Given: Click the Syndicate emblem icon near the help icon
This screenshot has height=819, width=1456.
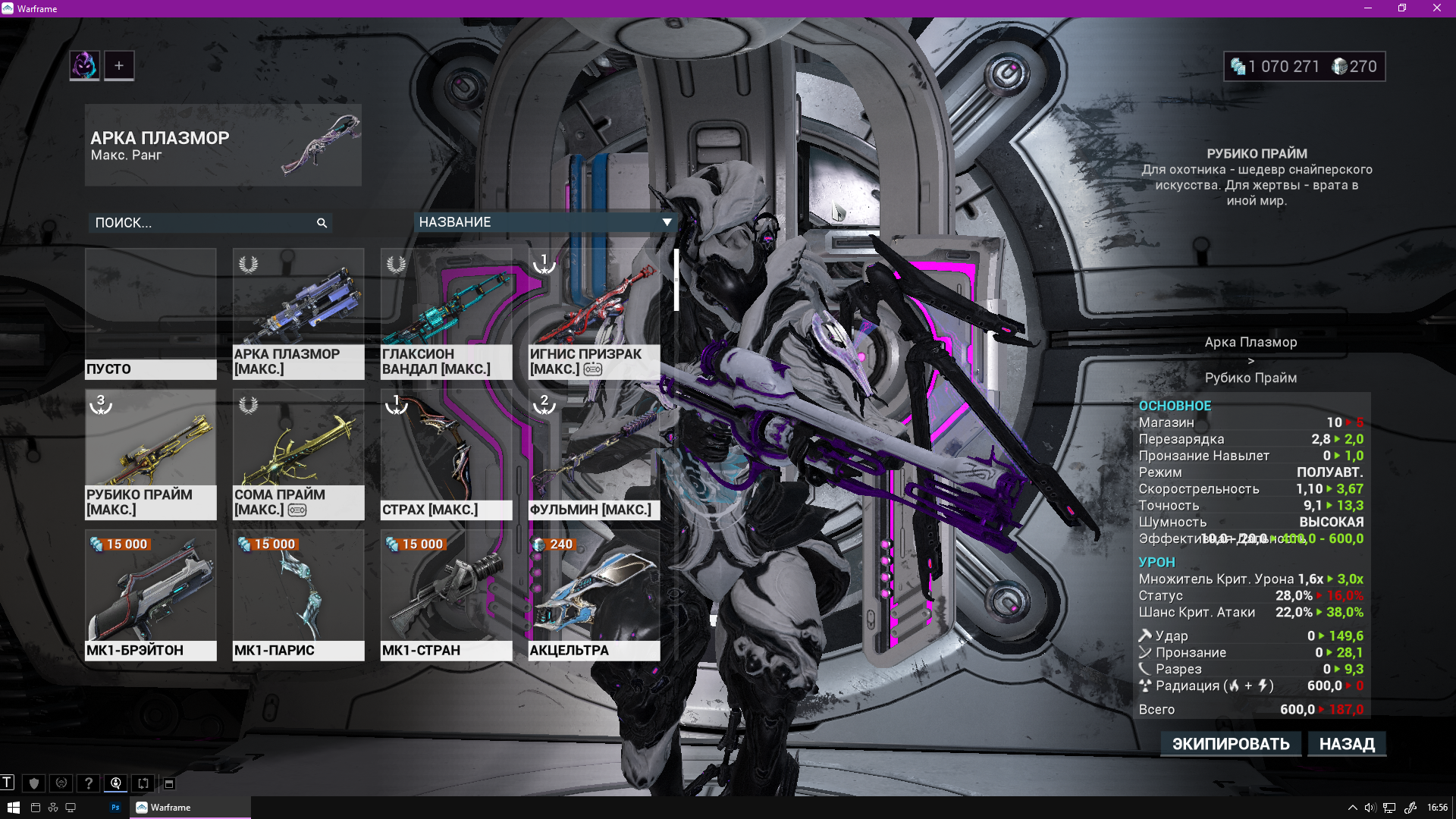Looking at the screenshot, I should 61,783.
